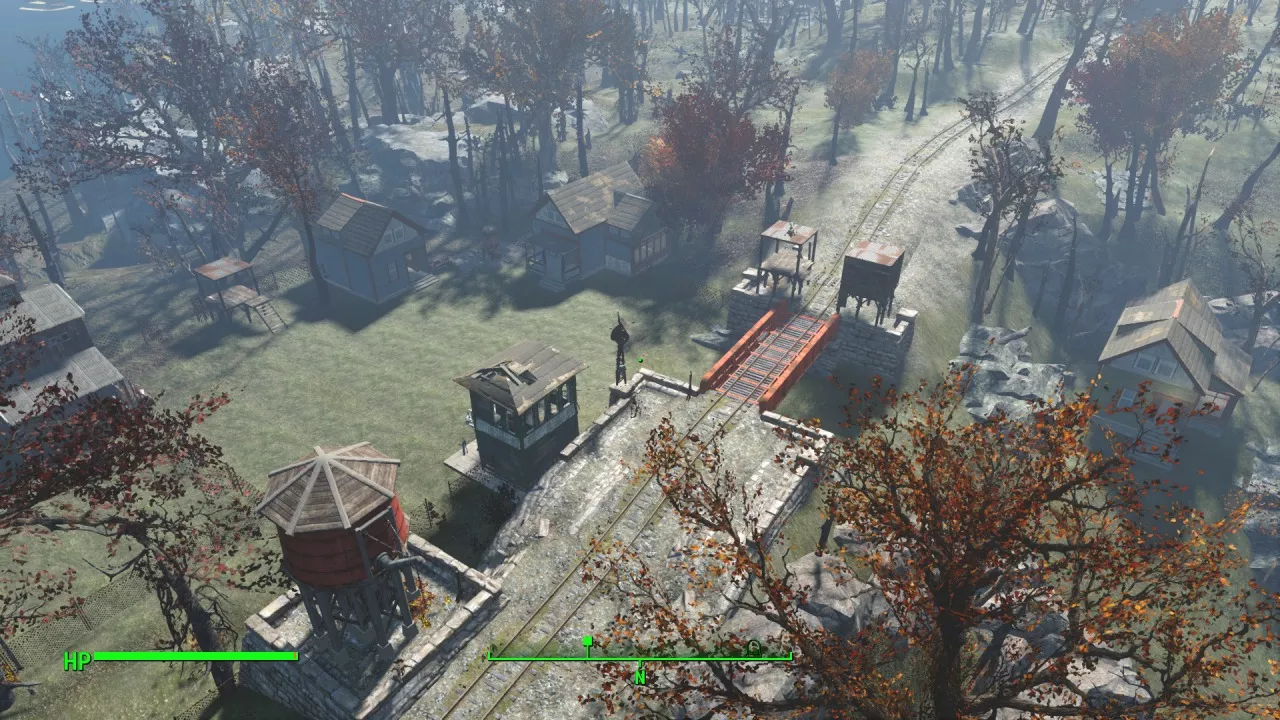Click the N north indicator on compass

(640, 677)
